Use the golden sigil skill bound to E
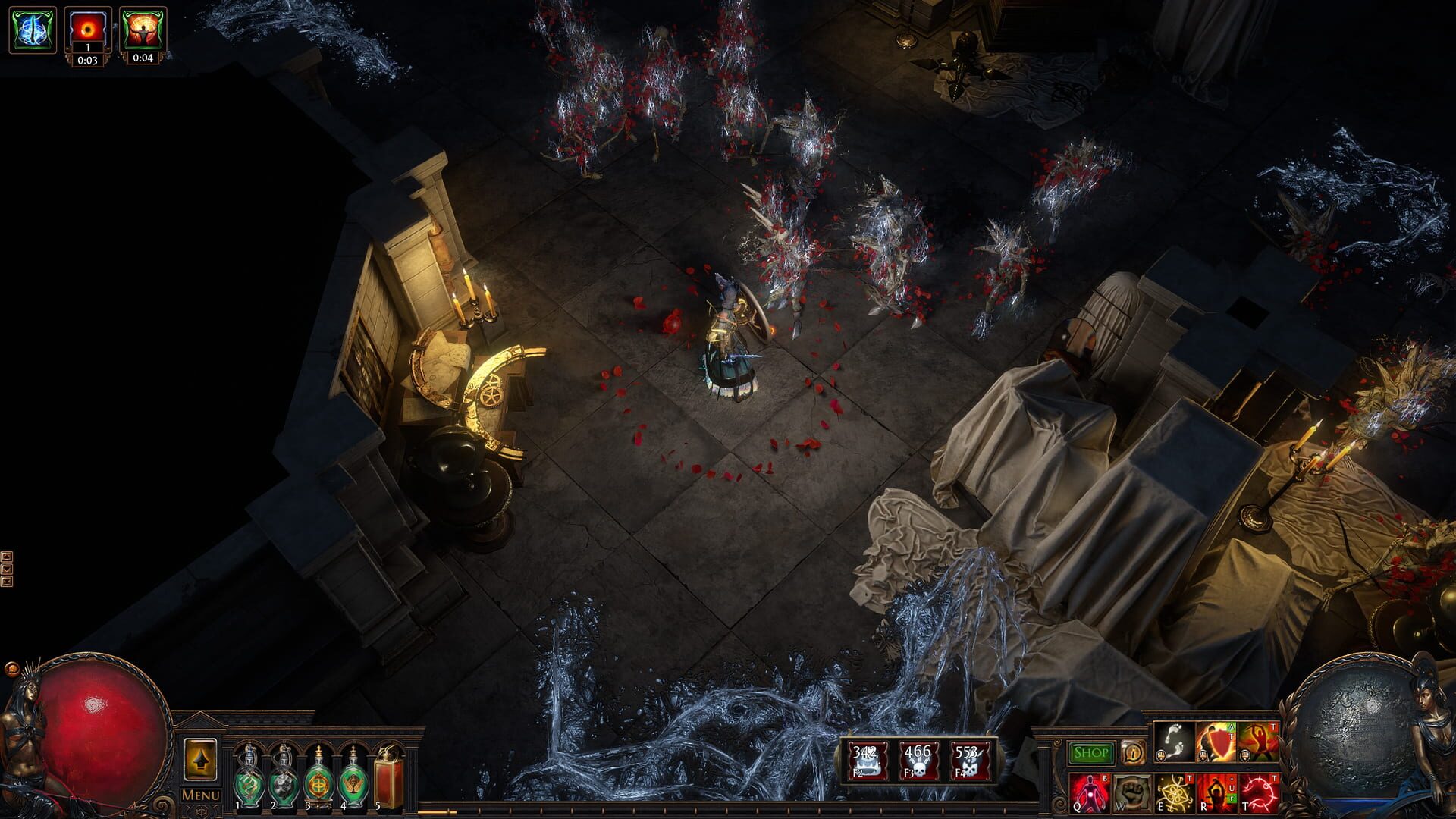Viewport: 1456px width, 819px height. coord(1175,793)
